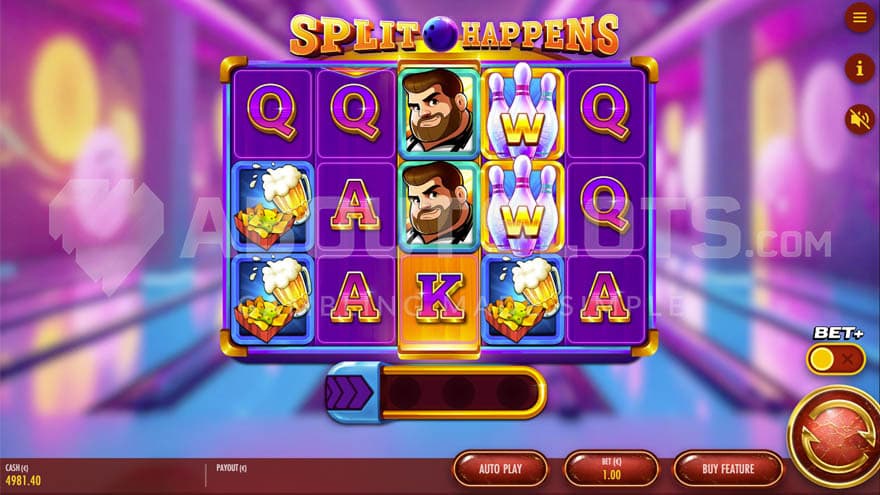The height and width of the screenshot is (495, 880).
Task: Toggle the muted sound icon
Action: click(859, 119)
